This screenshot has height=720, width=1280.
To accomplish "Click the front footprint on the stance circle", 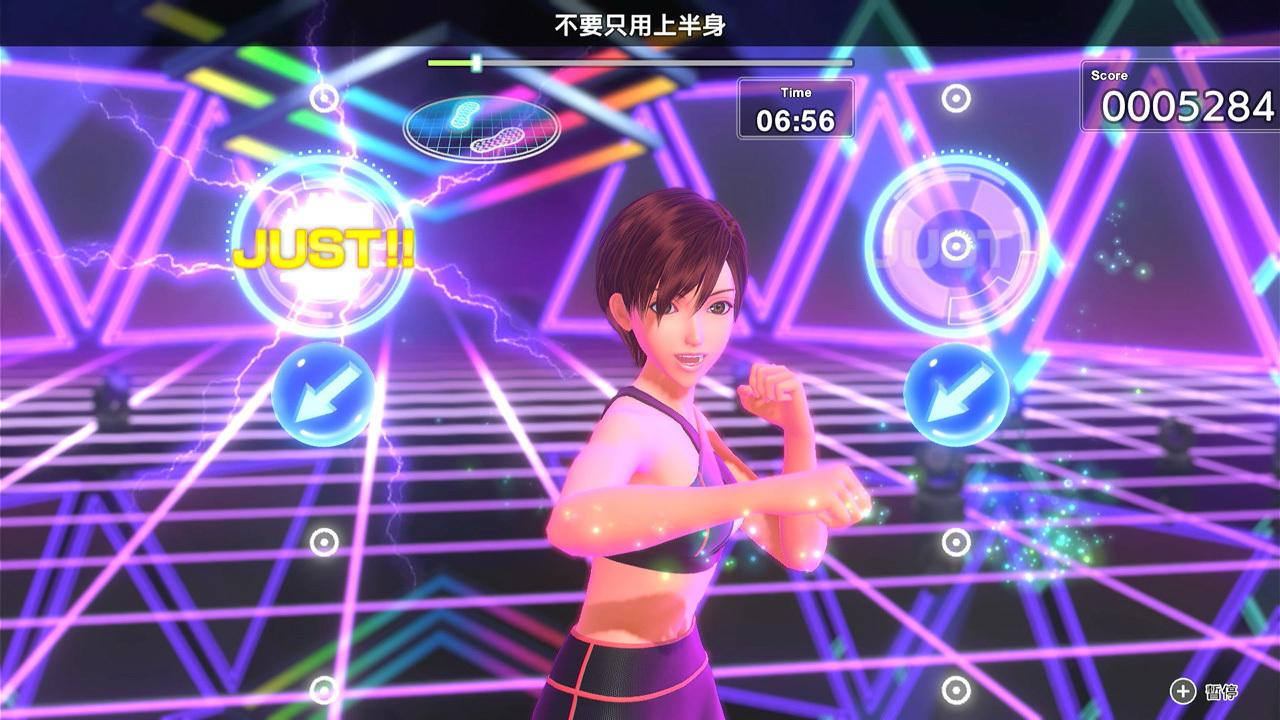I will [463, 113].
